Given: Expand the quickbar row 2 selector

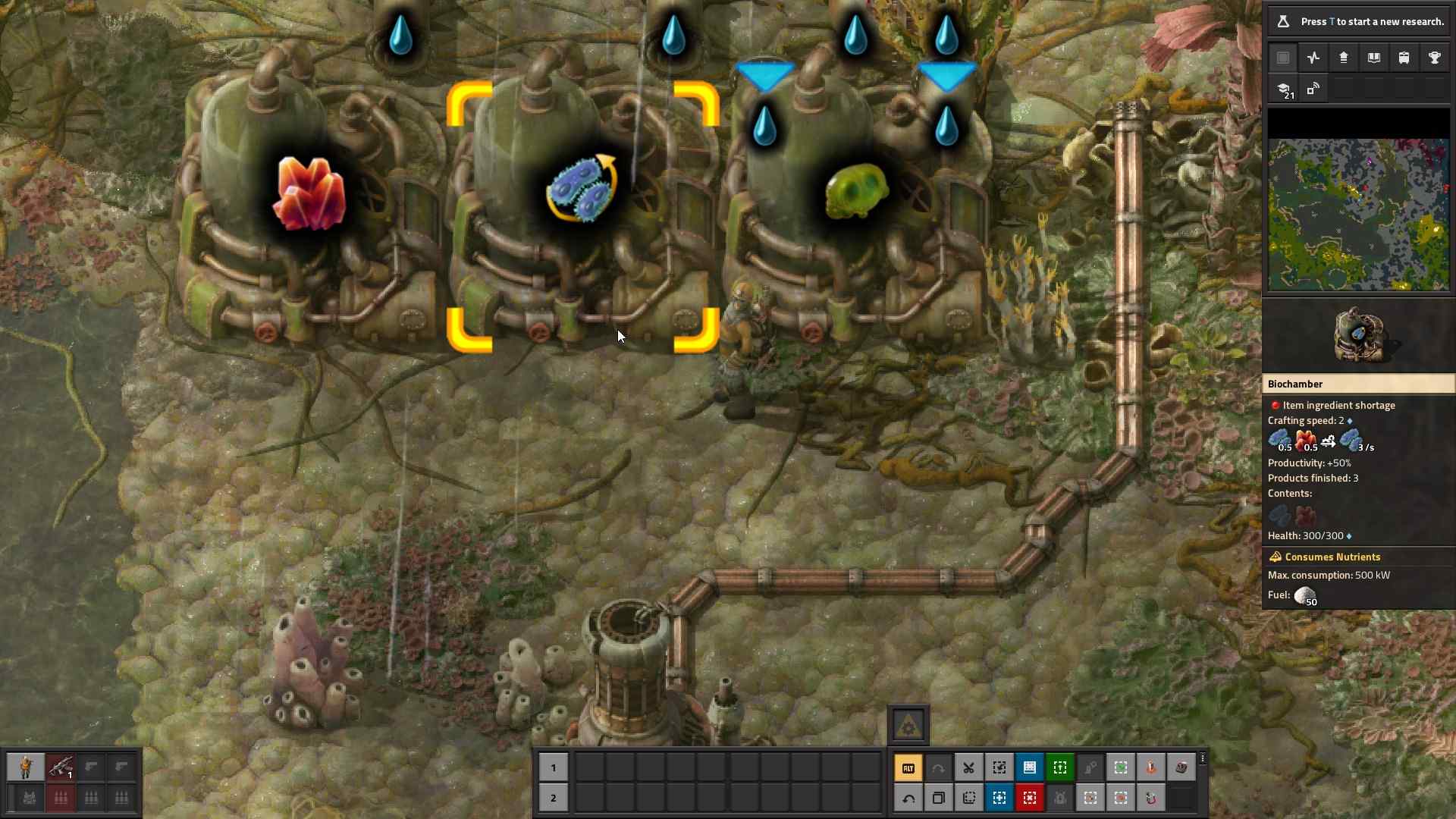Looking at the screenshot, I should tap(554, 799).
